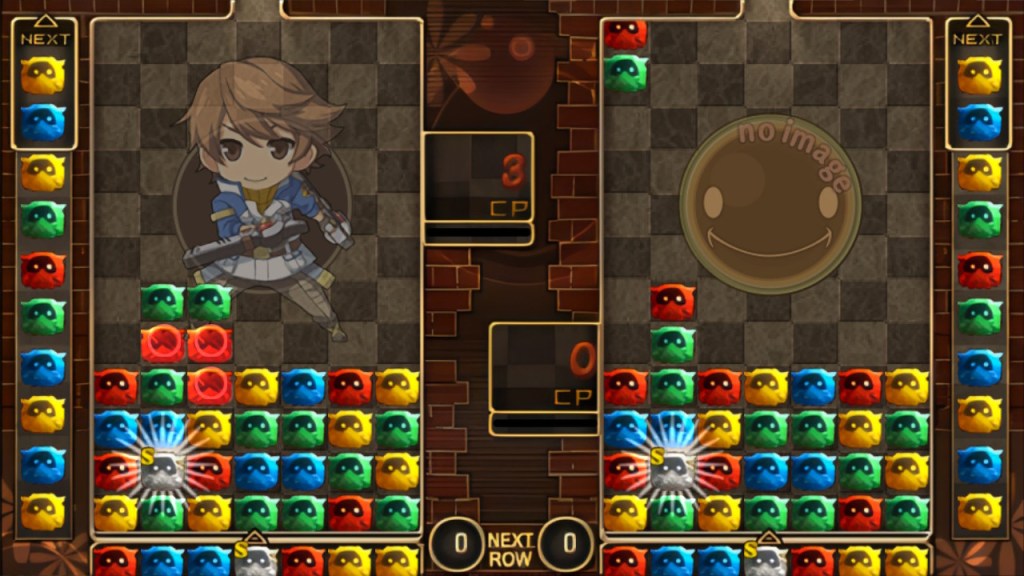Click the falling red blob atop right board
The height and width of the screenshot is (576, 1024).
pos(626,35)
